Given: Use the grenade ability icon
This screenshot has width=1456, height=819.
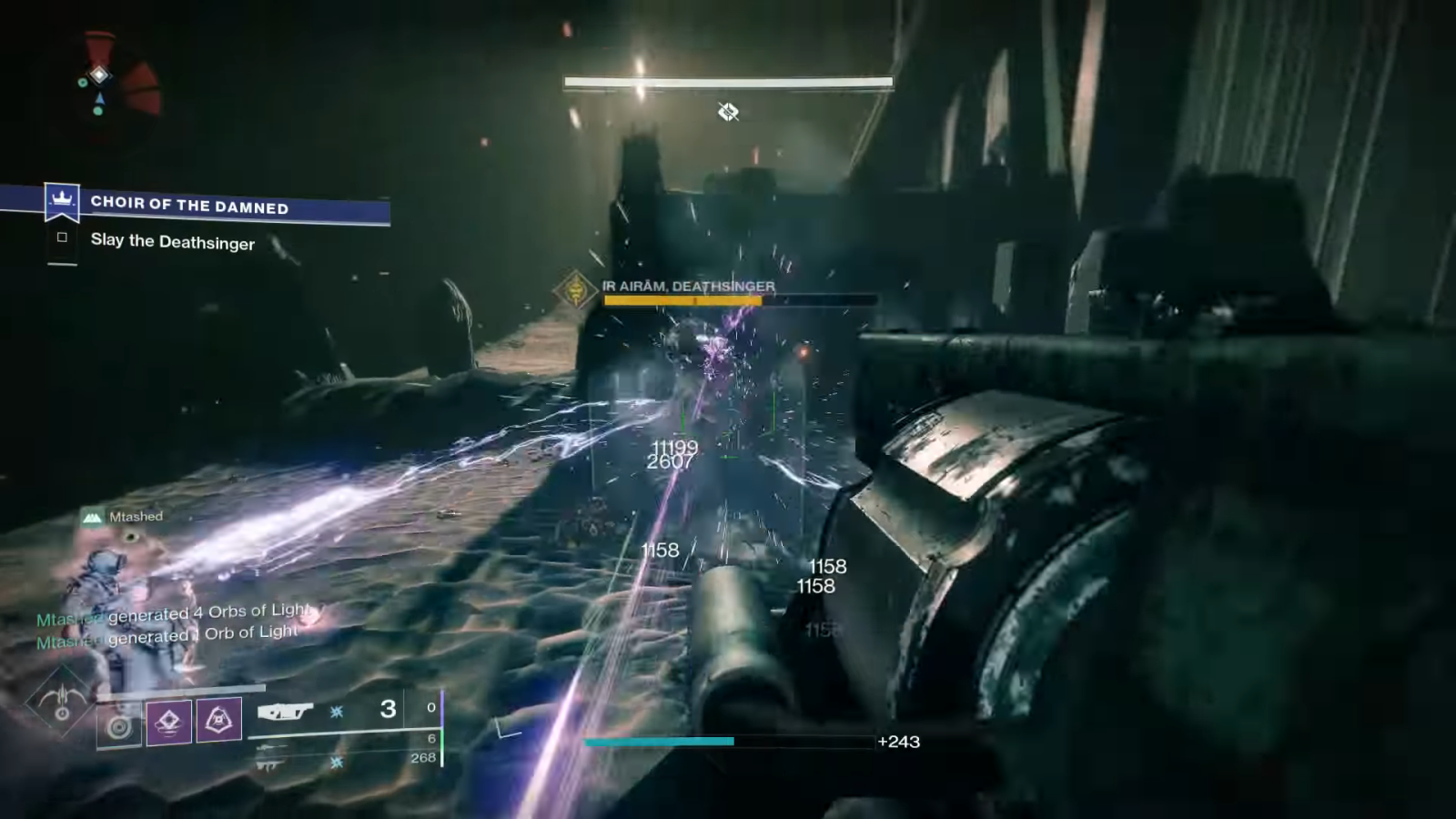Looking at the screenshot, I should [x=120, y=724].
